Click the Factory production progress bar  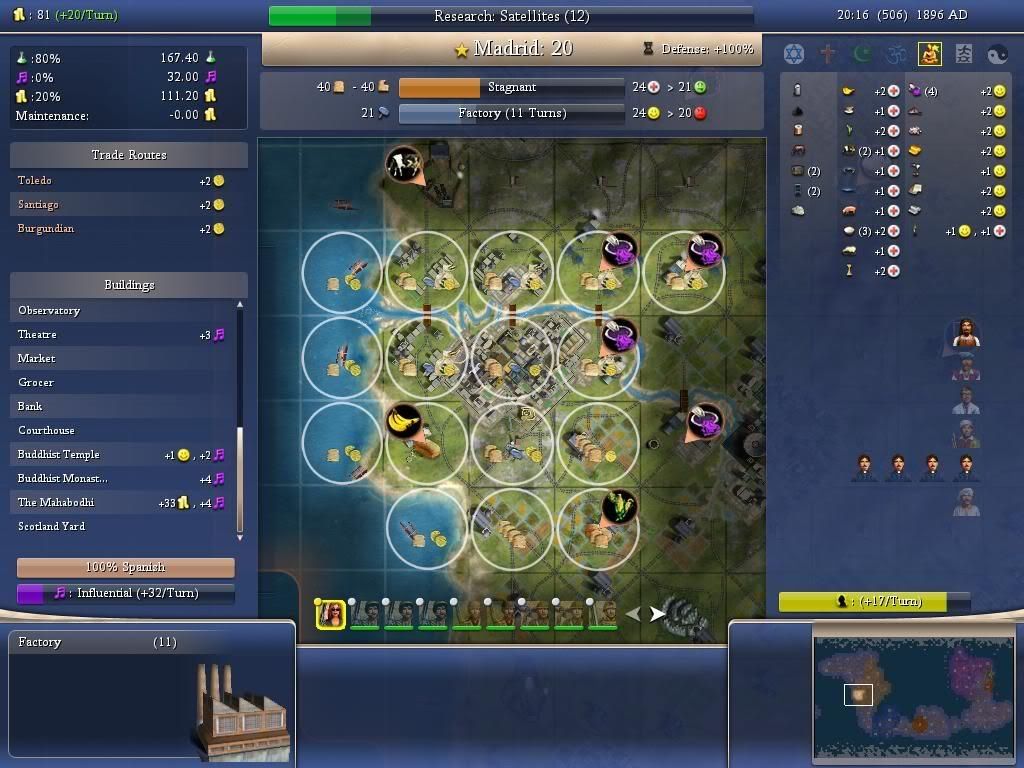[x=511, y=113]
